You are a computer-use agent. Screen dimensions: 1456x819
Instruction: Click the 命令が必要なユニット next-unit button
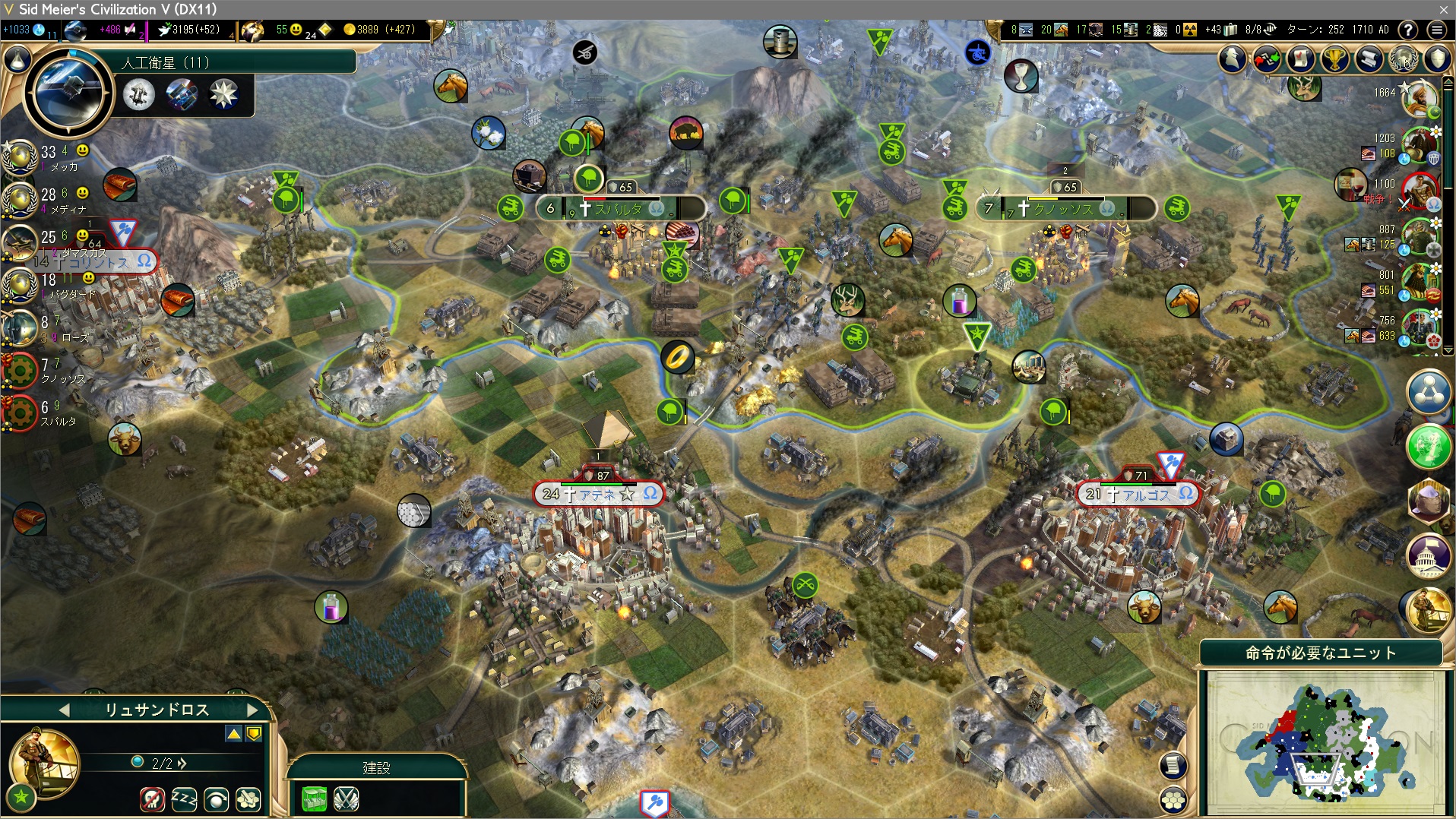pyautogui.click(x=1321, y=653)
